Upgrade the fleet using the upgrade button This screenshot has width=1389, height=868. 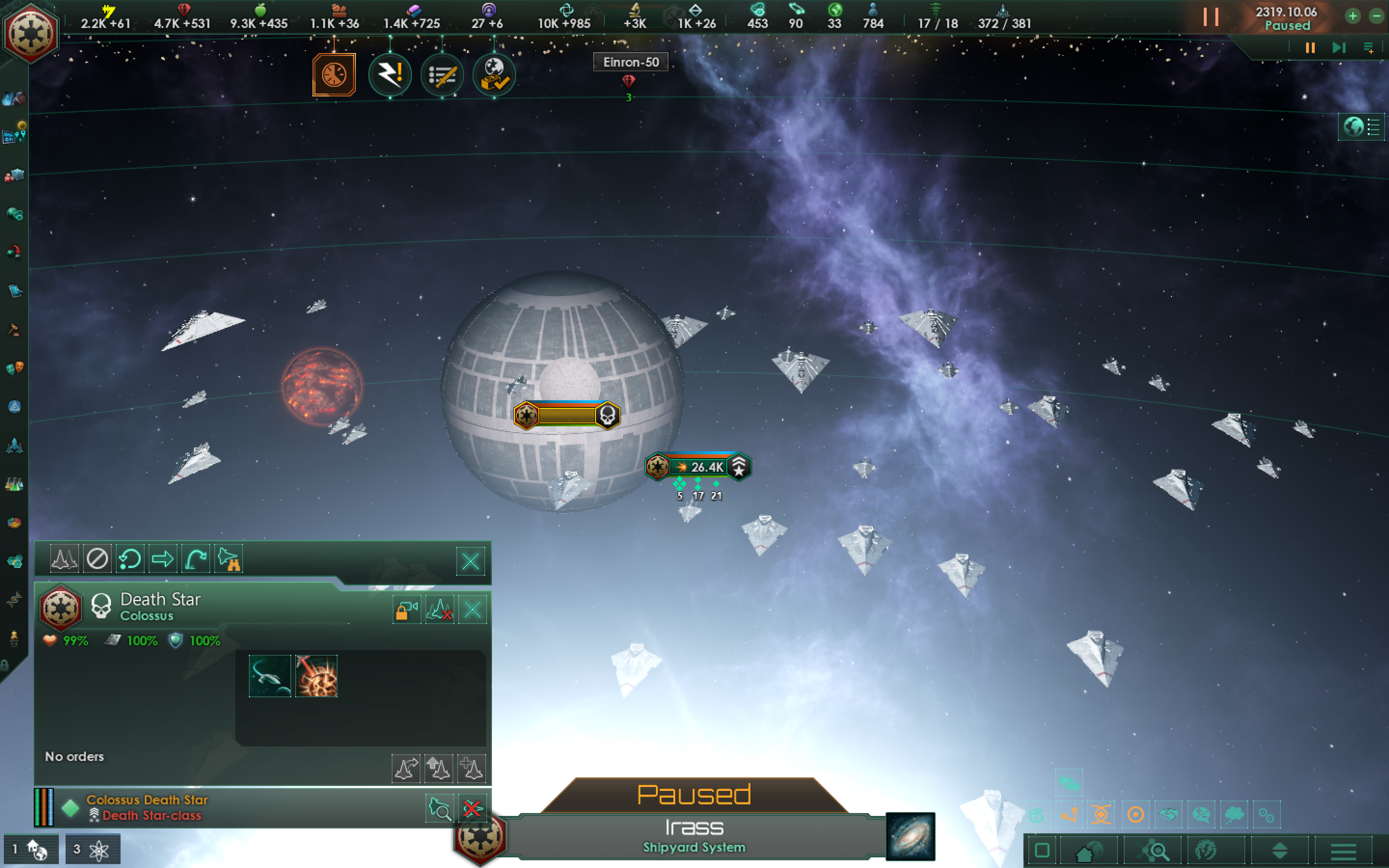tap(439, 768)
